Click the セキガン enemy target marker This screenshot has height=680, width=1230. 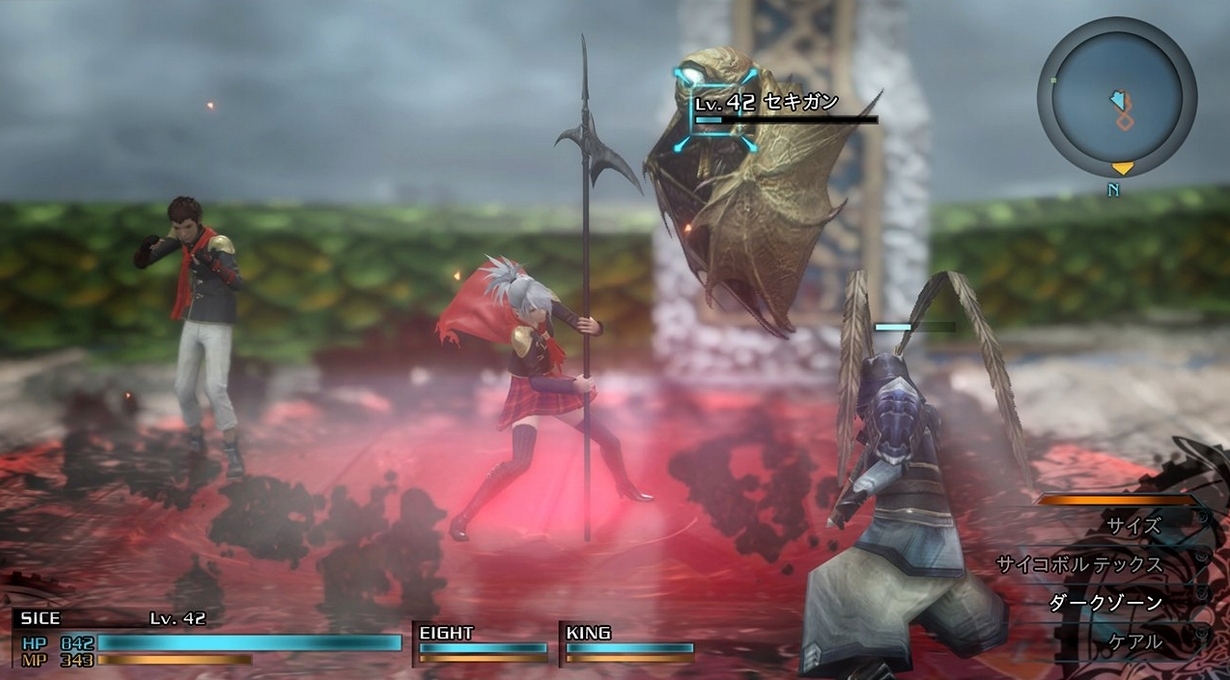tap(714, 110)
